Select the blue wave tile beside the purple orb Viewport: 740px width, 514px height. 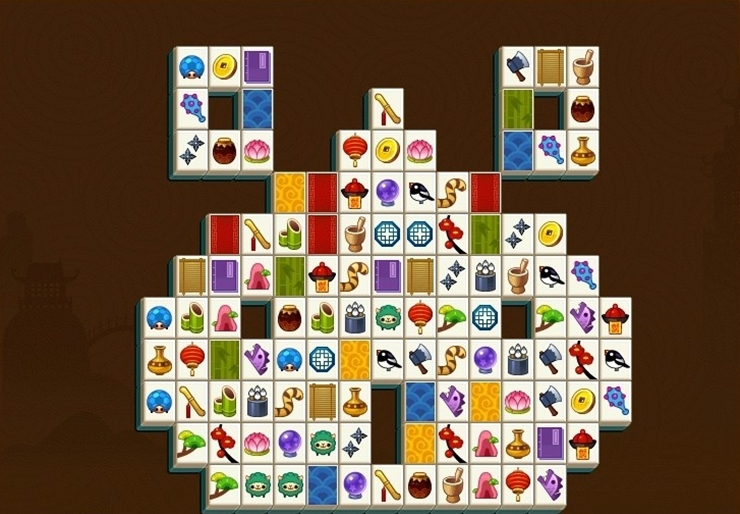(x=322, y=484)
